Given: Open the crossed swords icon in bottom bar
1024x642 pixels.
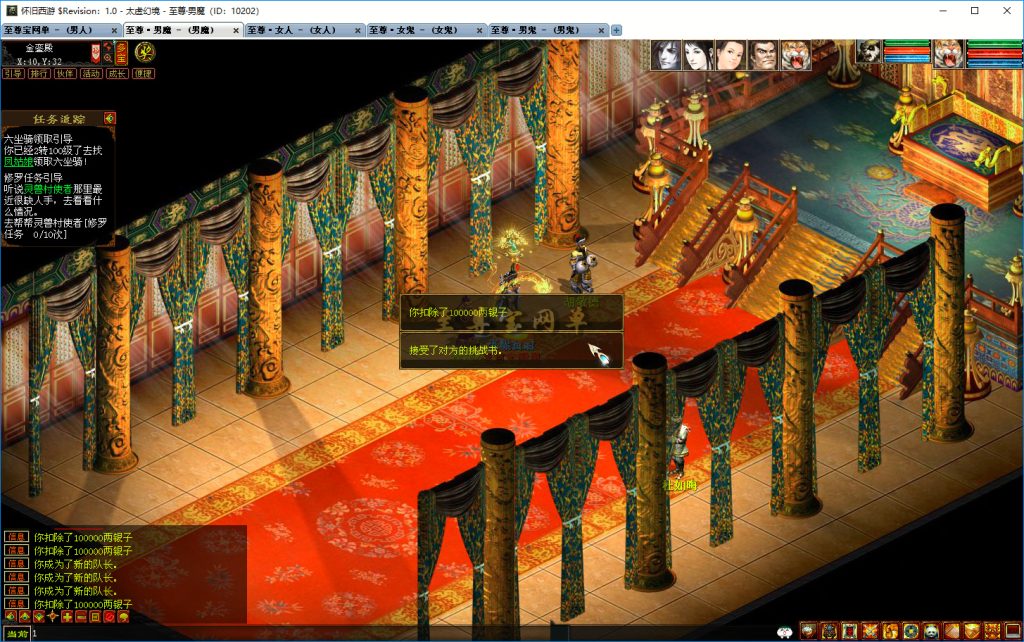Looking at the screenshot, I should [x=869, y=631].
